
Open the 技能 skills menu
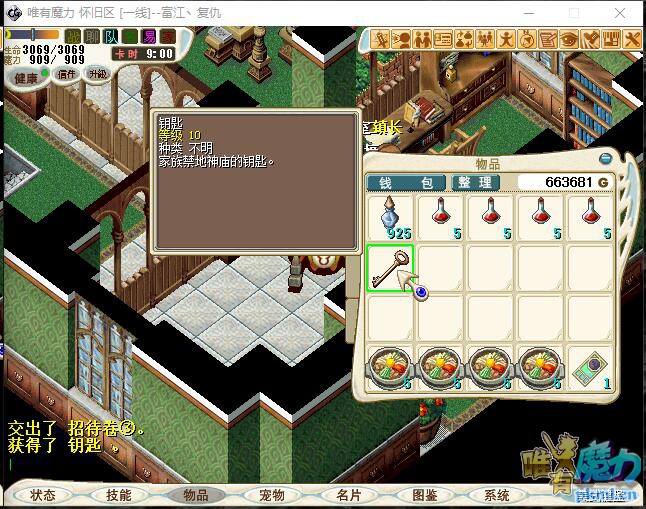click(119, 495)
